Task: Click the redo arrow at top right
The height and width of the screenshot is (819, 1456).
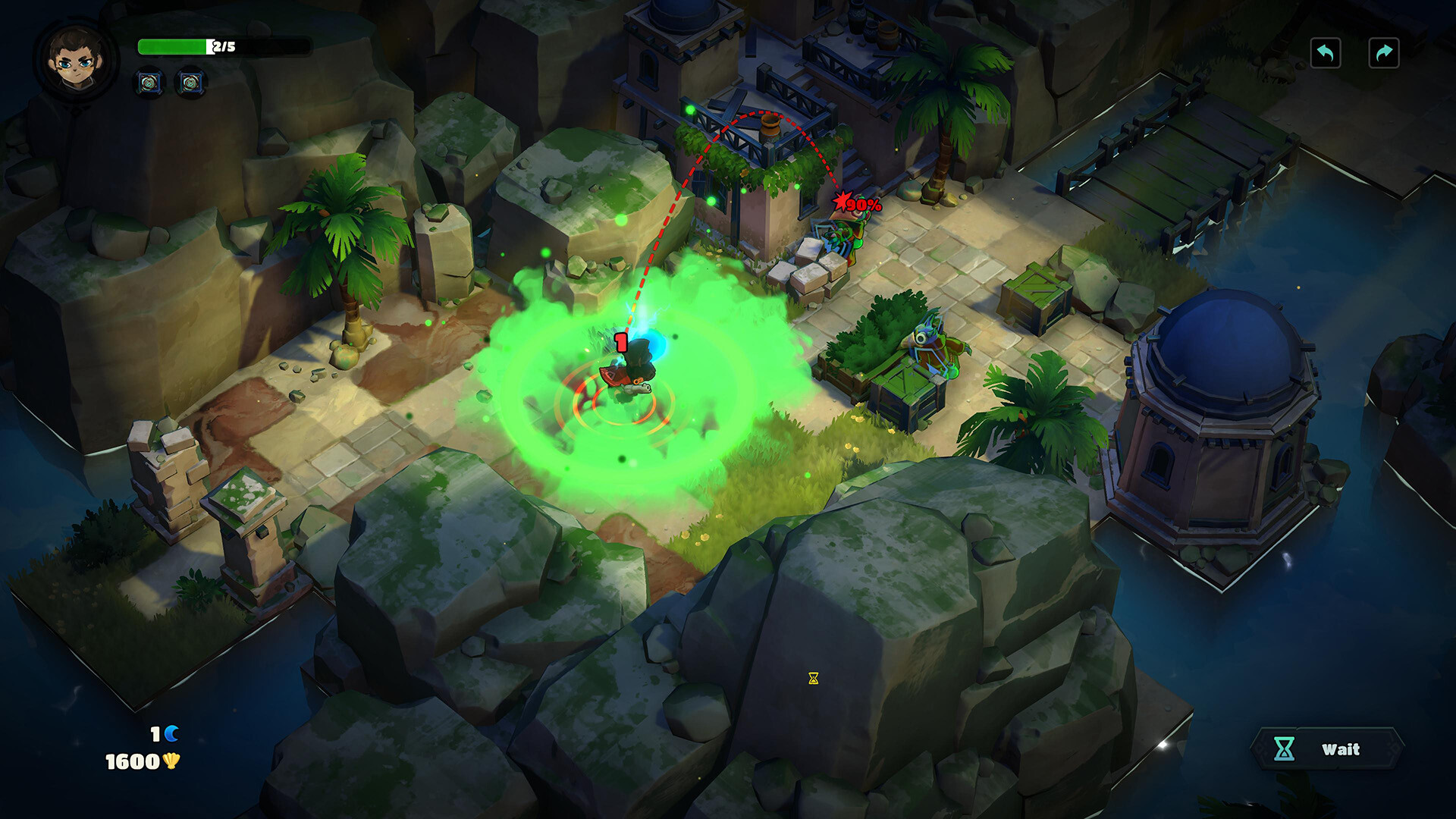Action: 1385,52
